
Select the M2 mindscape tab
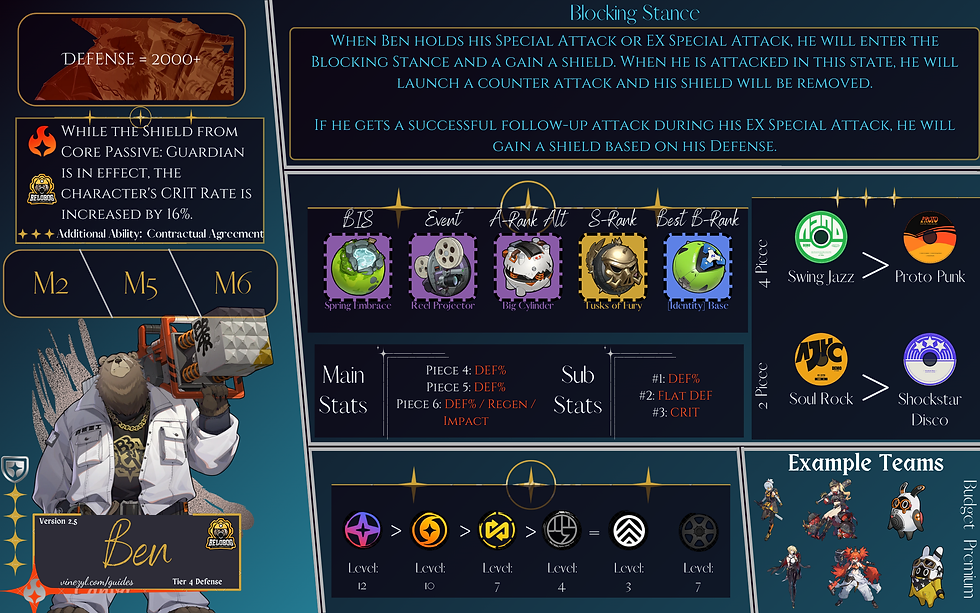(51, 283)
